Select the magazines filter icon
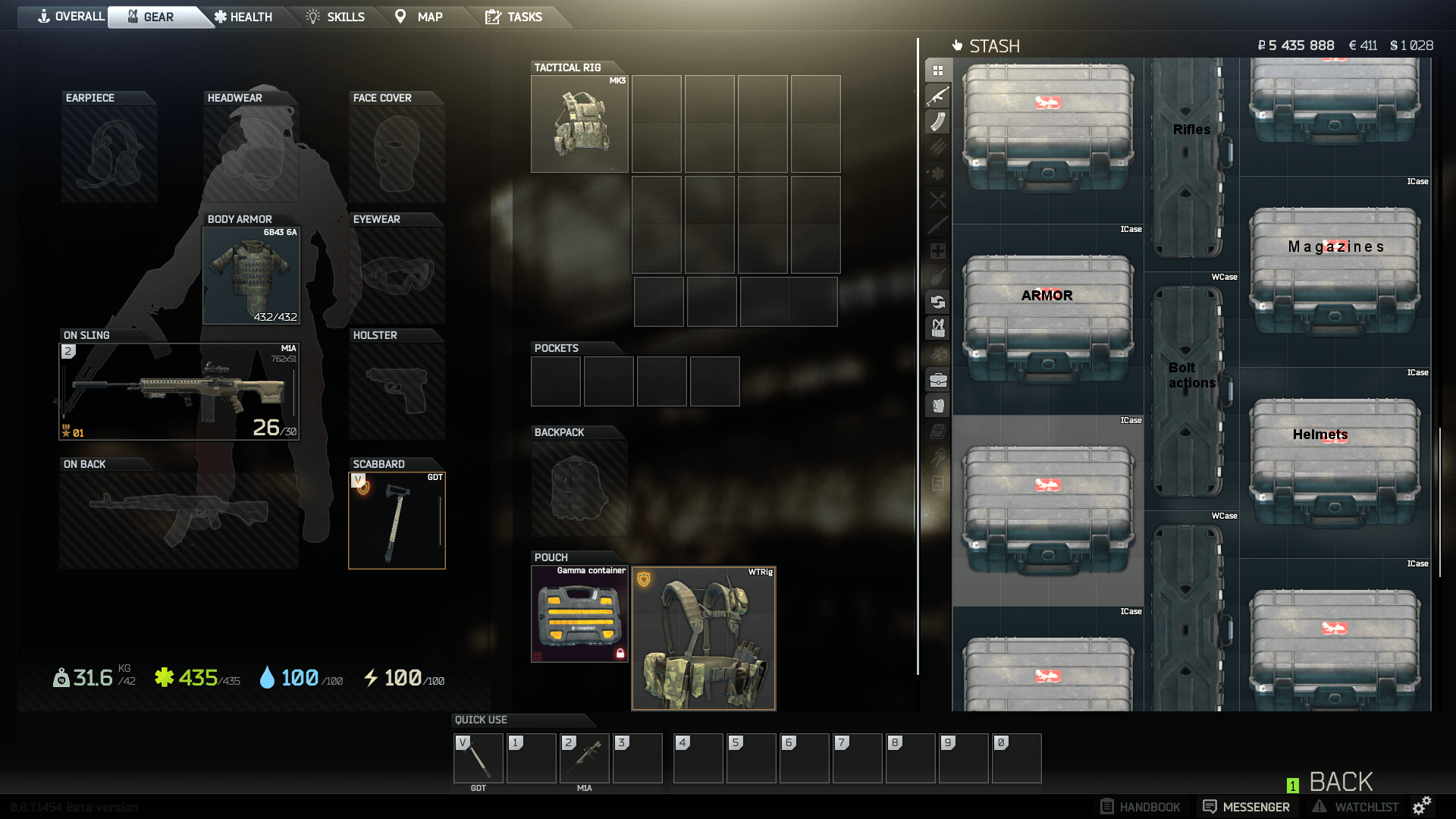This screenshot has height=819, width=1456. (938, 123)
